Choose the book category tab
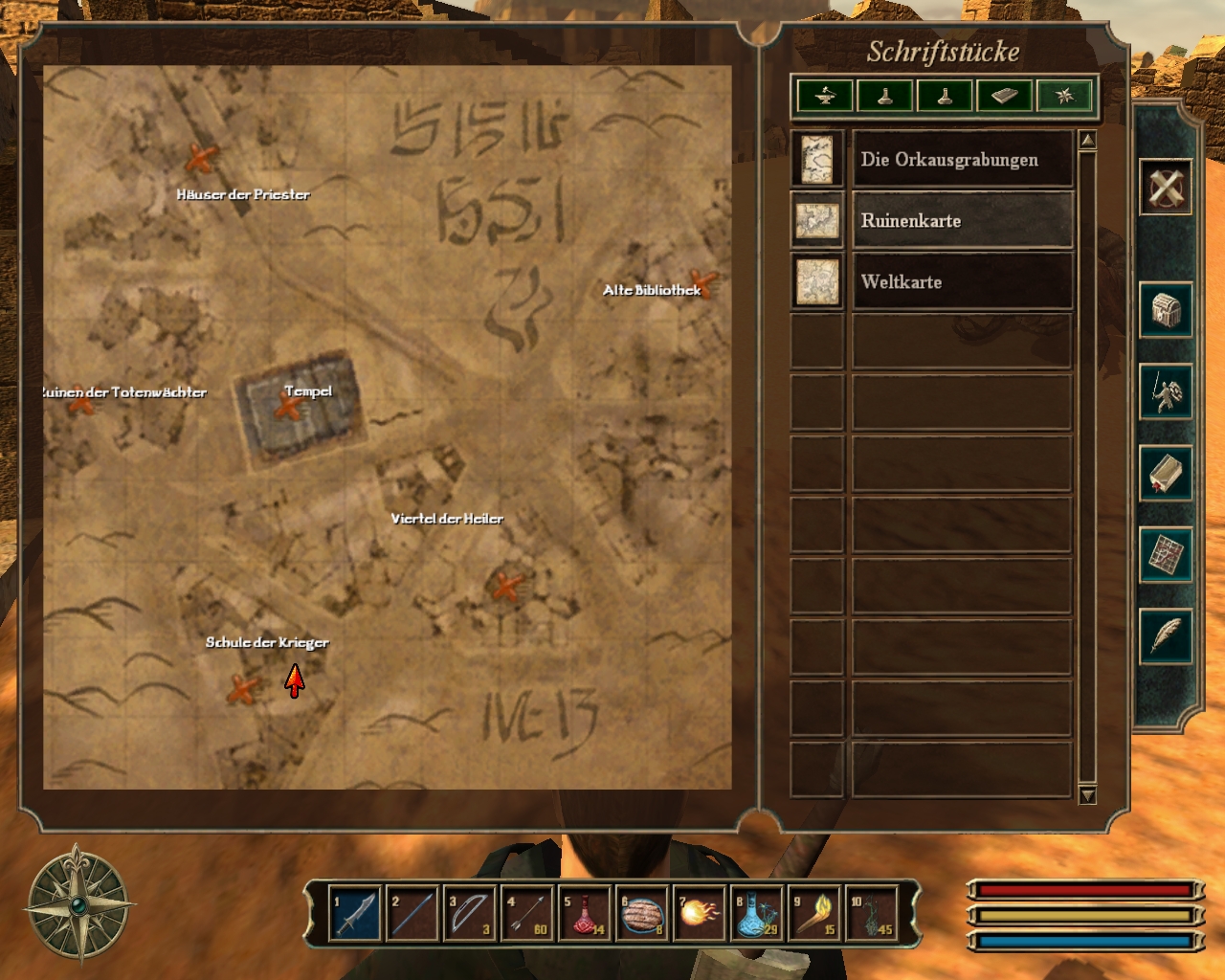Screen dimensions: 1225x980 [x=1004, y=96]
